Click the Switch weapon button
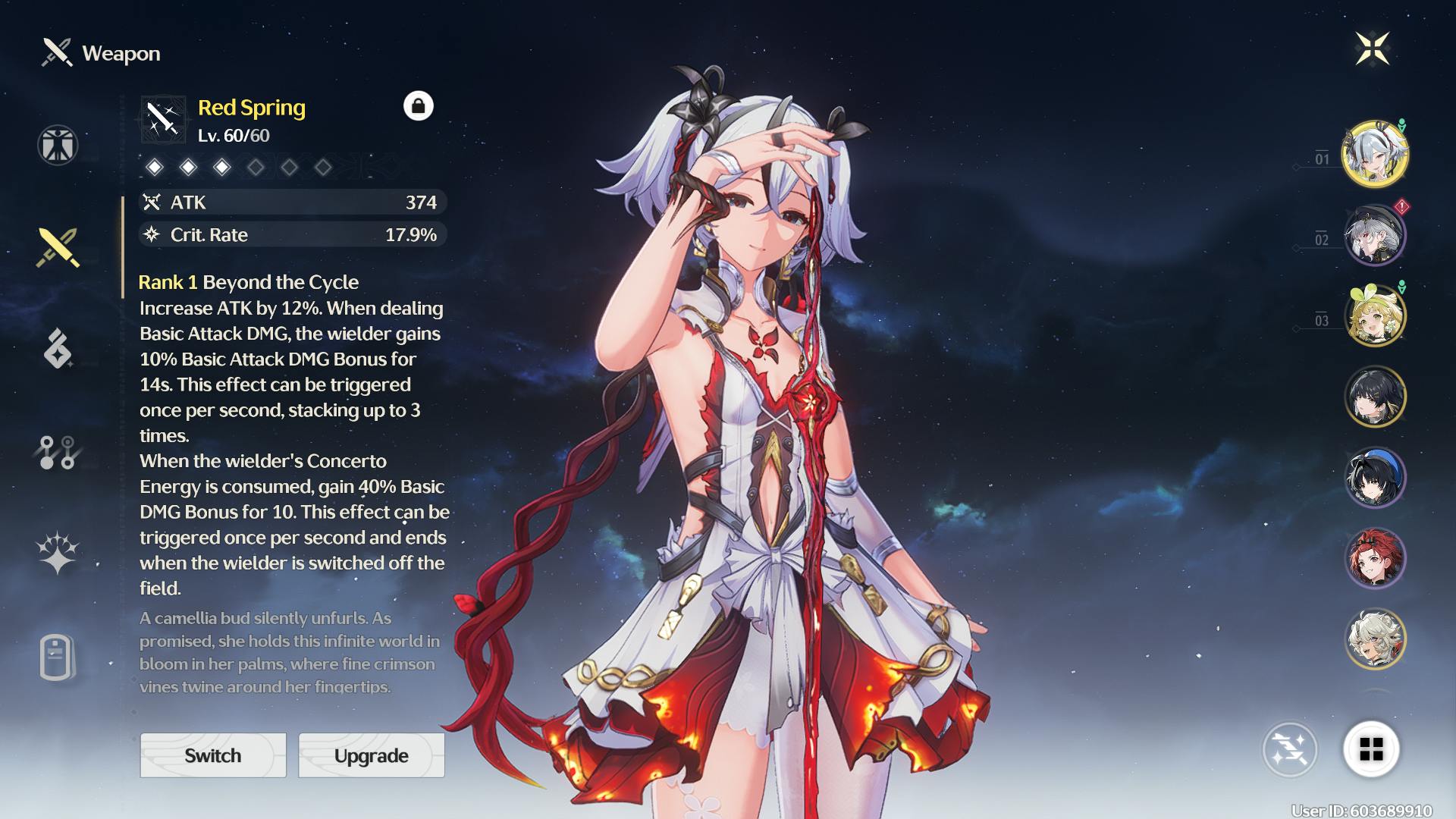 coord(213,755)
